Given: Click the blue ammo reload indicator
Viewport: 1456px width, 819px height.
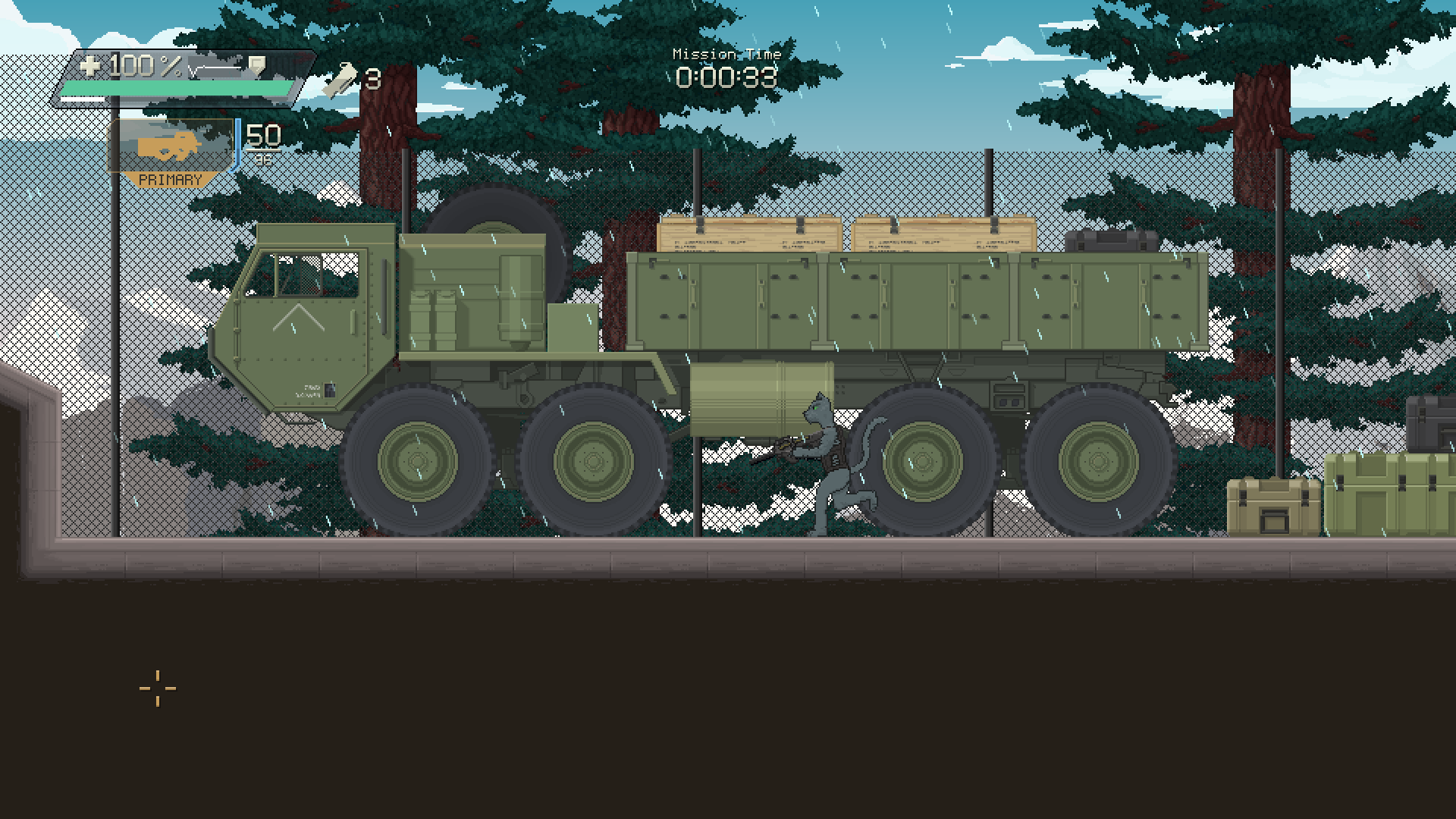Looking at the screenshot, I should pyautogui.click(x=237, y=144).
